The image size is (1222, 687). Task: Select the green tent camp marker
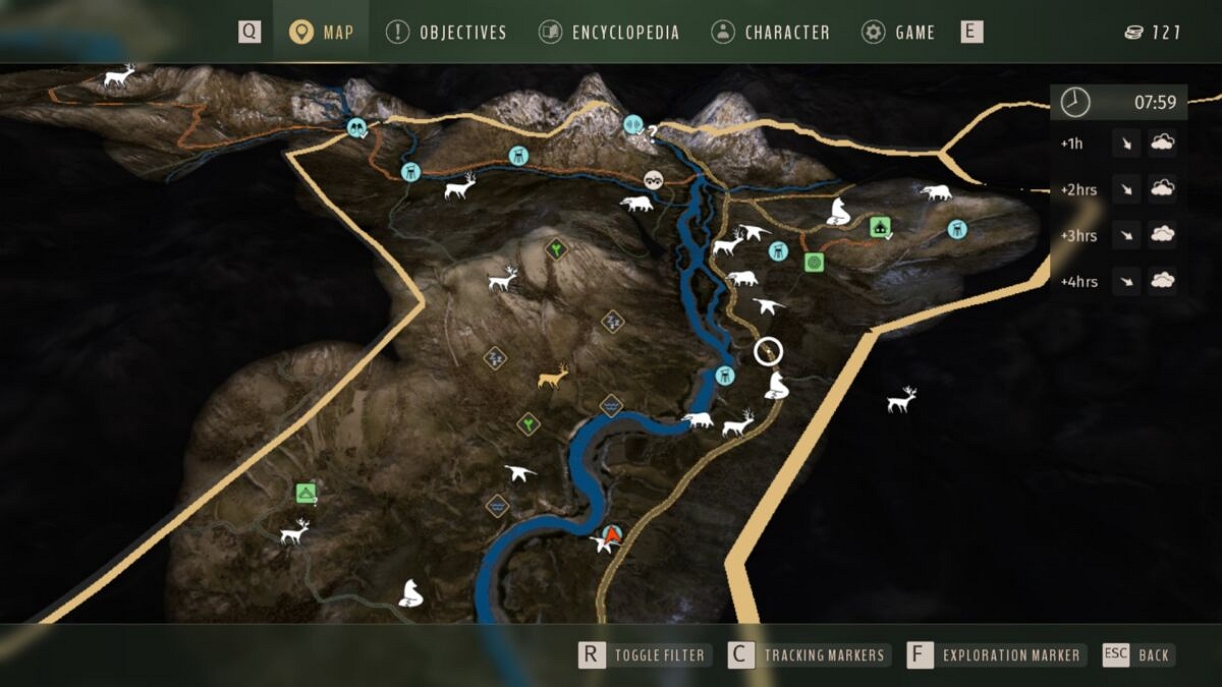306,493
